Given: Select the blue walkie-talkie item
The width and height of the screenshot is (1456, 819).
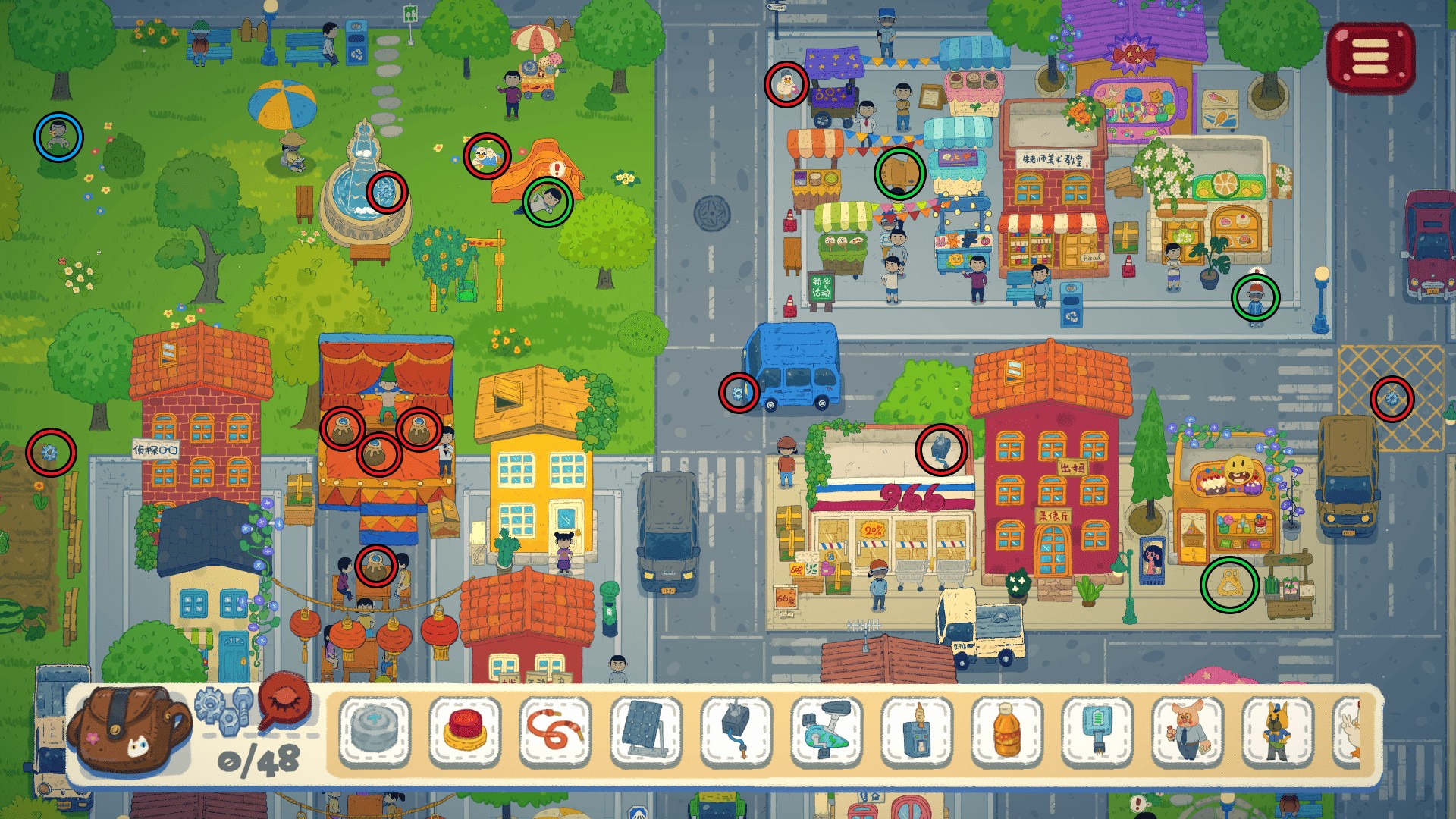Looking at the screenshot, I should [x=916, y=730].
